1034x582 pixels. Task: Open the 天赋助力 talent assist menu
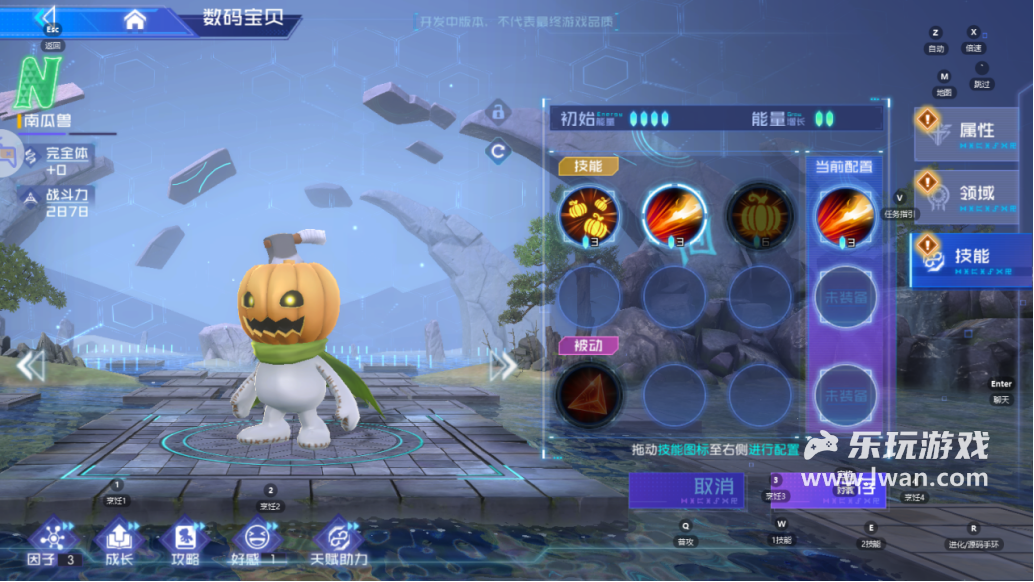339,541
